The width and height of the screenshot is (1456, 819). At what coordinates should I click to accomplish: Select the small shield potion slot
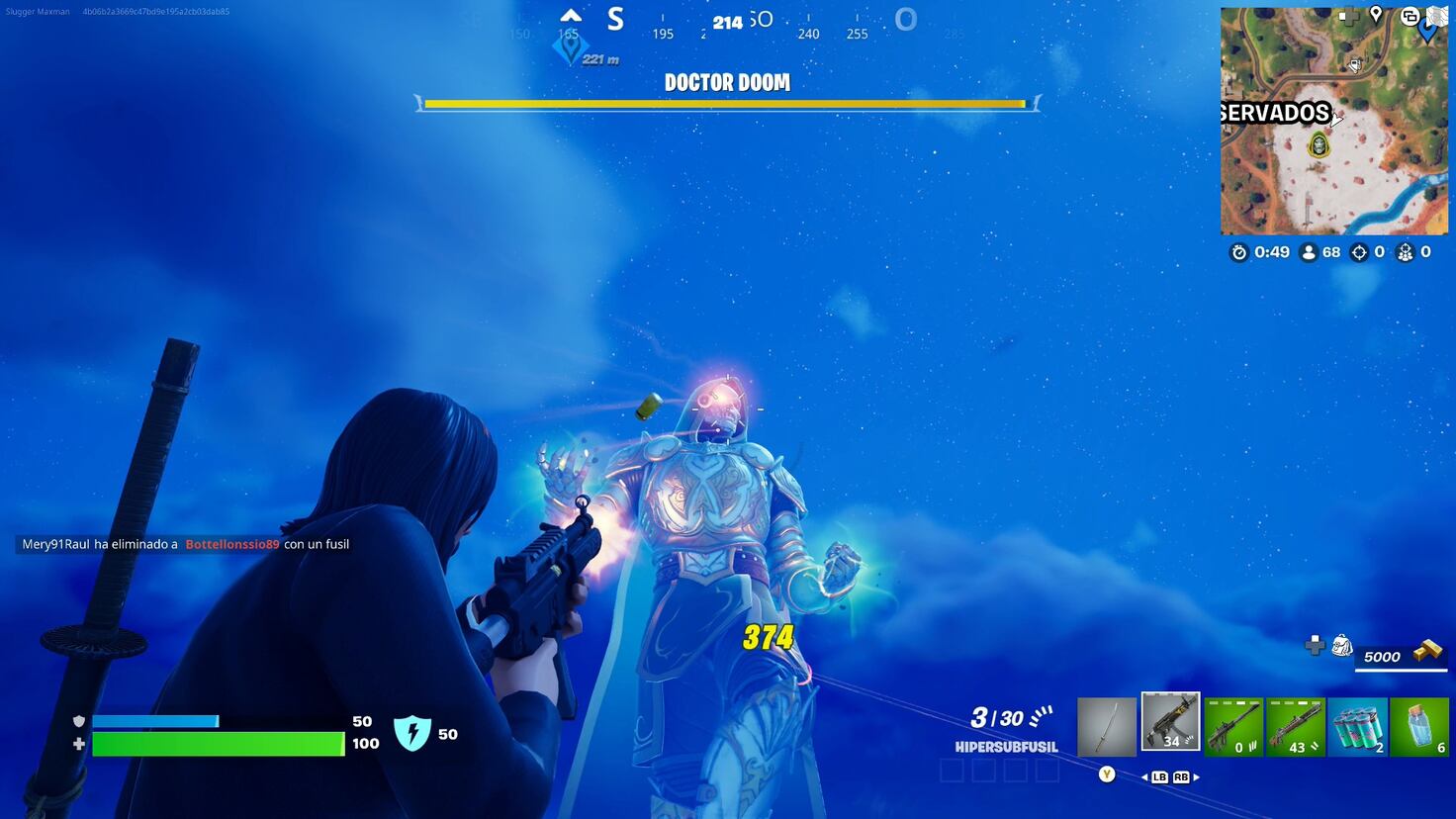click(1421, 725)
